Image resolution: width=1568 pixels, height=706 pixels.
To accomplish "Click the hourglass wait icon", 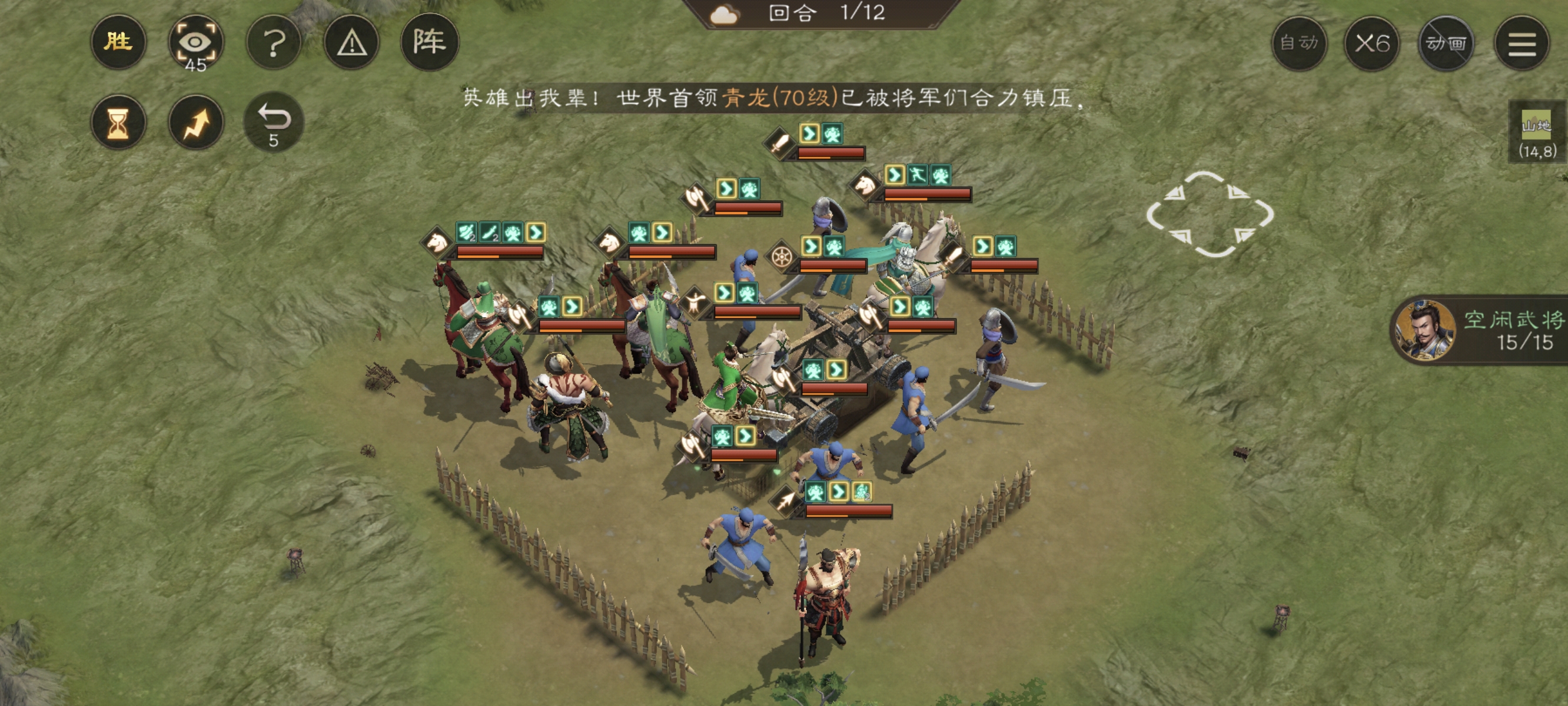I will [x=119, y=122].
